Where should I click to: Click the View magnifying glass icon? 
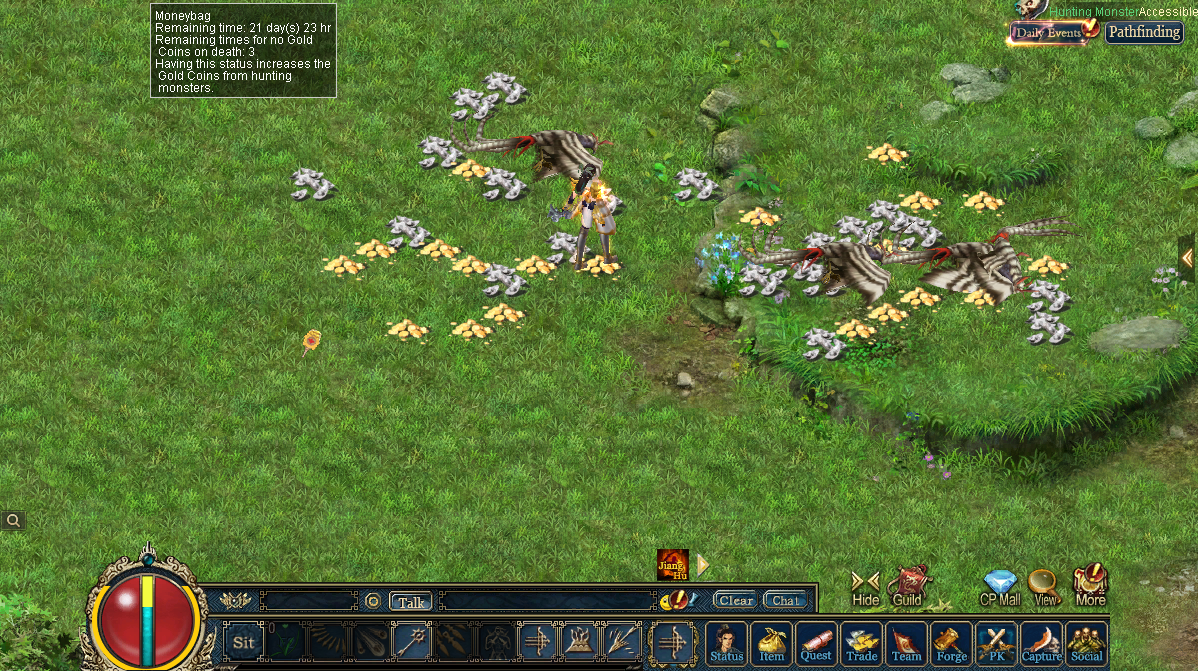(x=1044, y=587)
